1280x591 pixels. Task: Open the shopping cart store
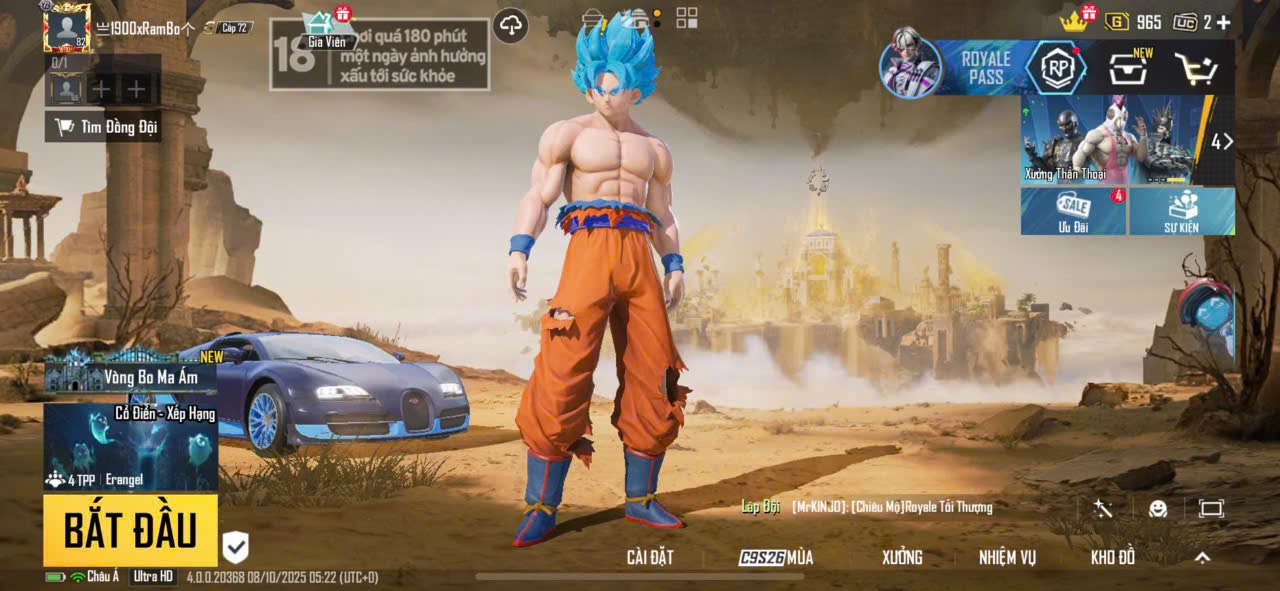1195,68
